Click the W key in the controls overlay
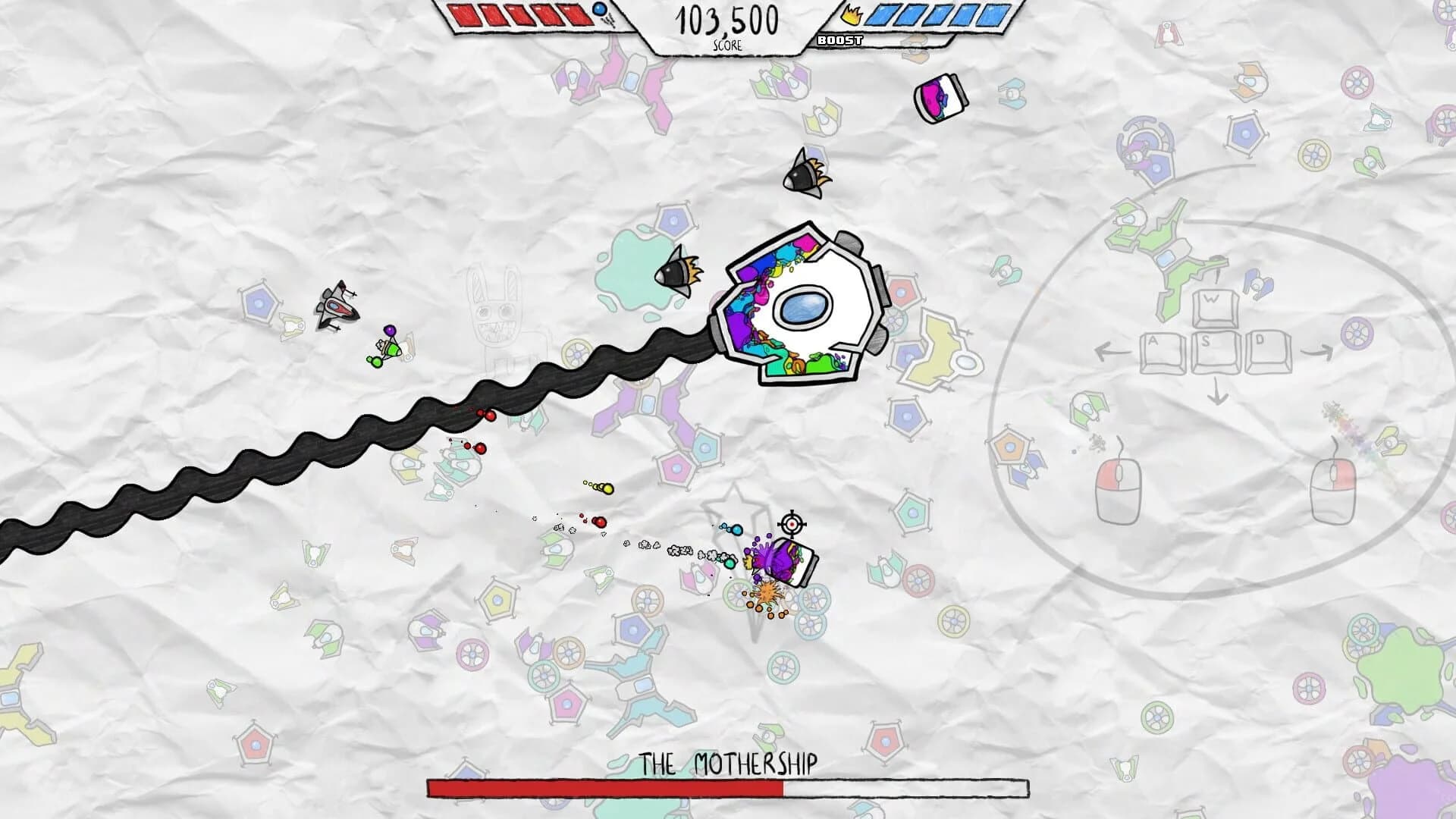The image size is (1456, 819). coord(1213,308)
